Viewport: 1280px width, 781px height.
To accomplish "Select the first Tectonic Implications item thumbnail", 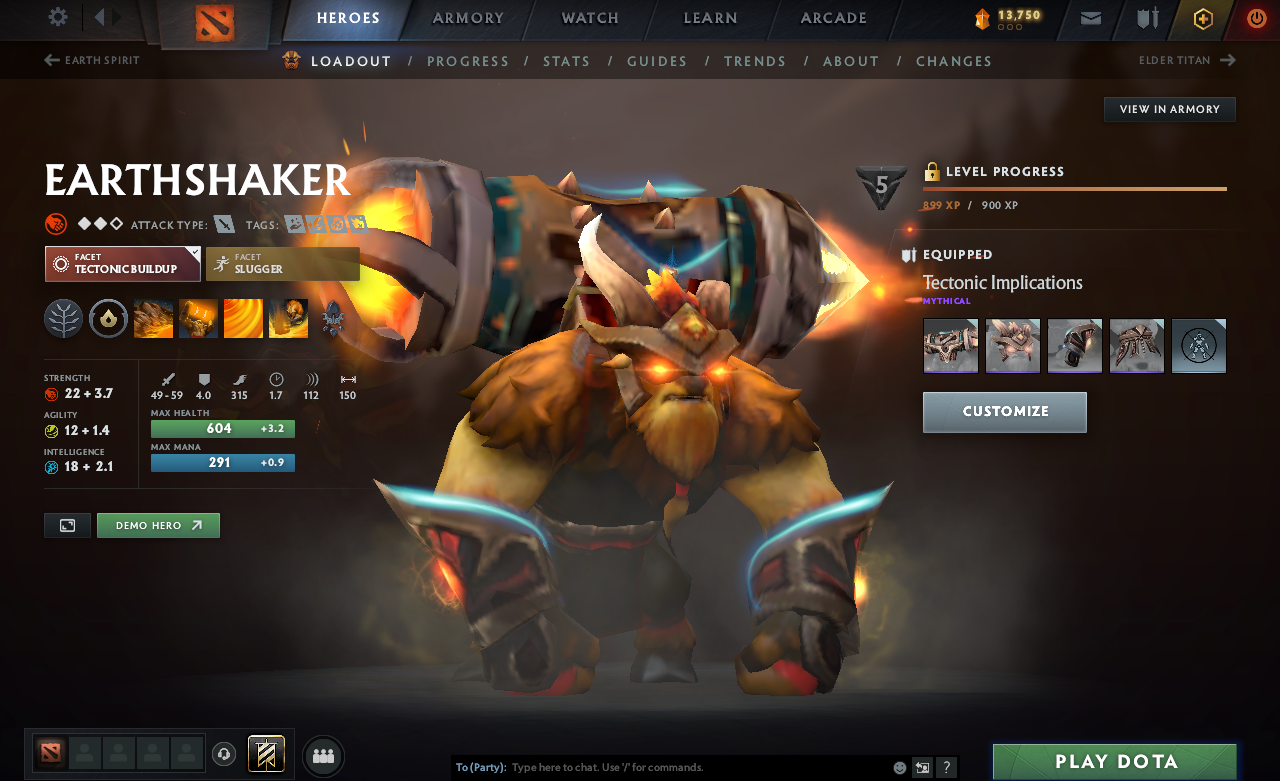I will tap(950, 345).
